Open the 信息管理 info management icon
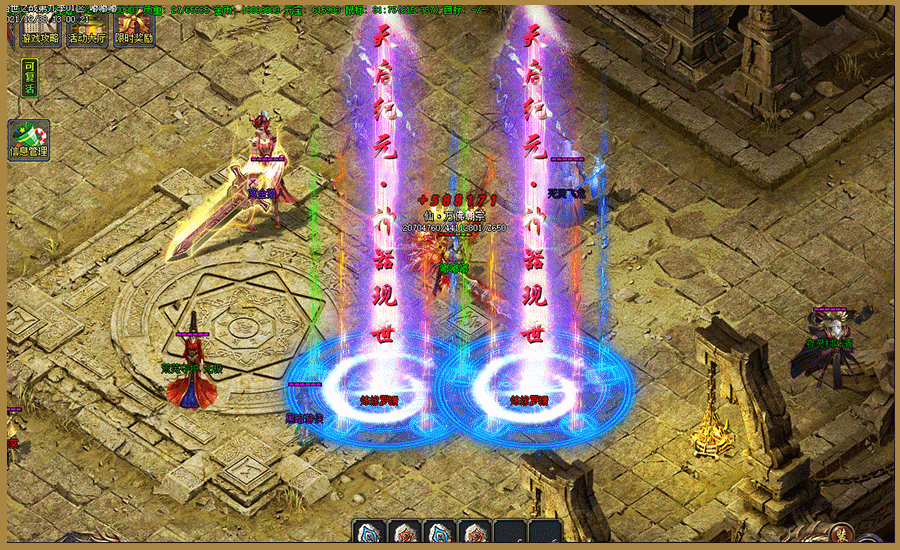This screenshot has height=550, width=900. click(29, 140)
